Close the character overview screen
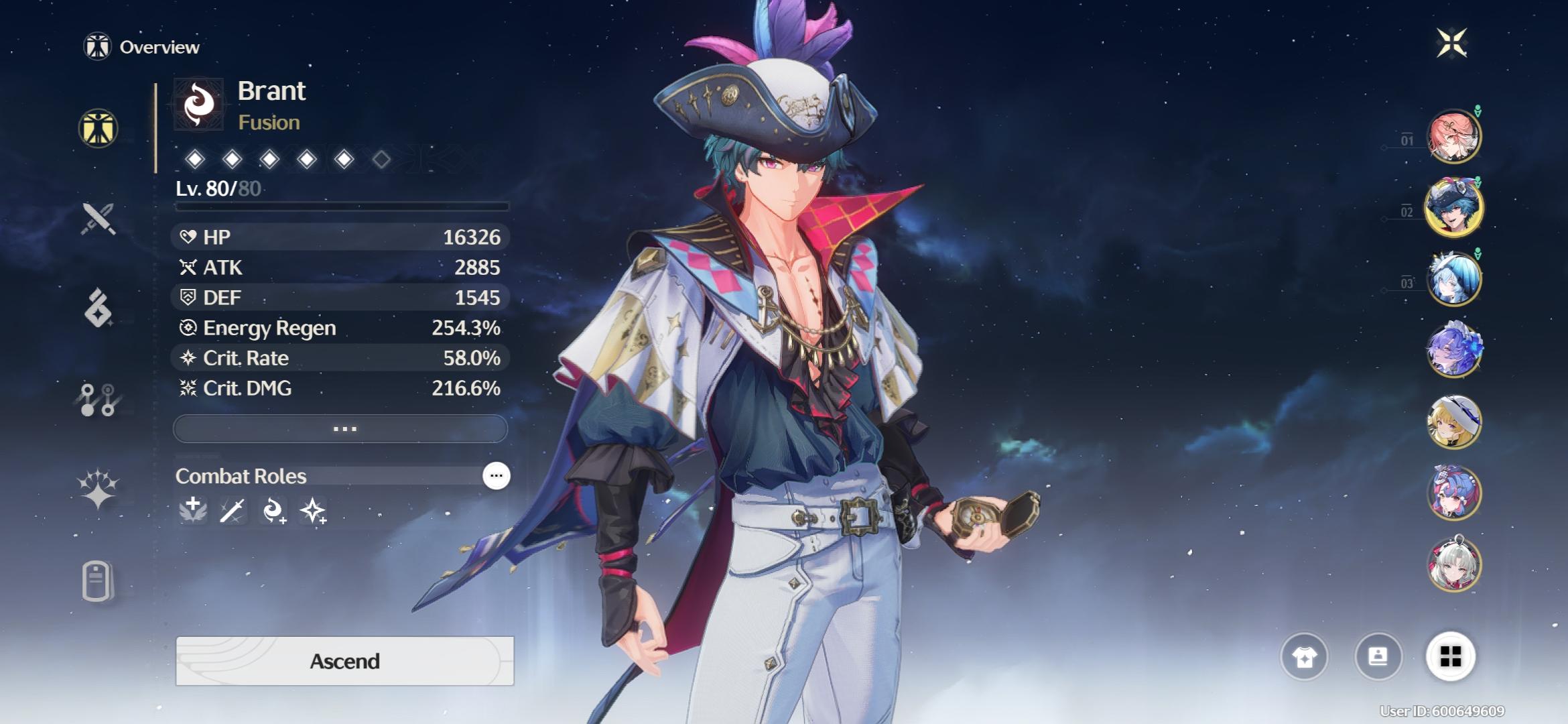This screenshot has width=1568, height=724. tap(1451, 44)
